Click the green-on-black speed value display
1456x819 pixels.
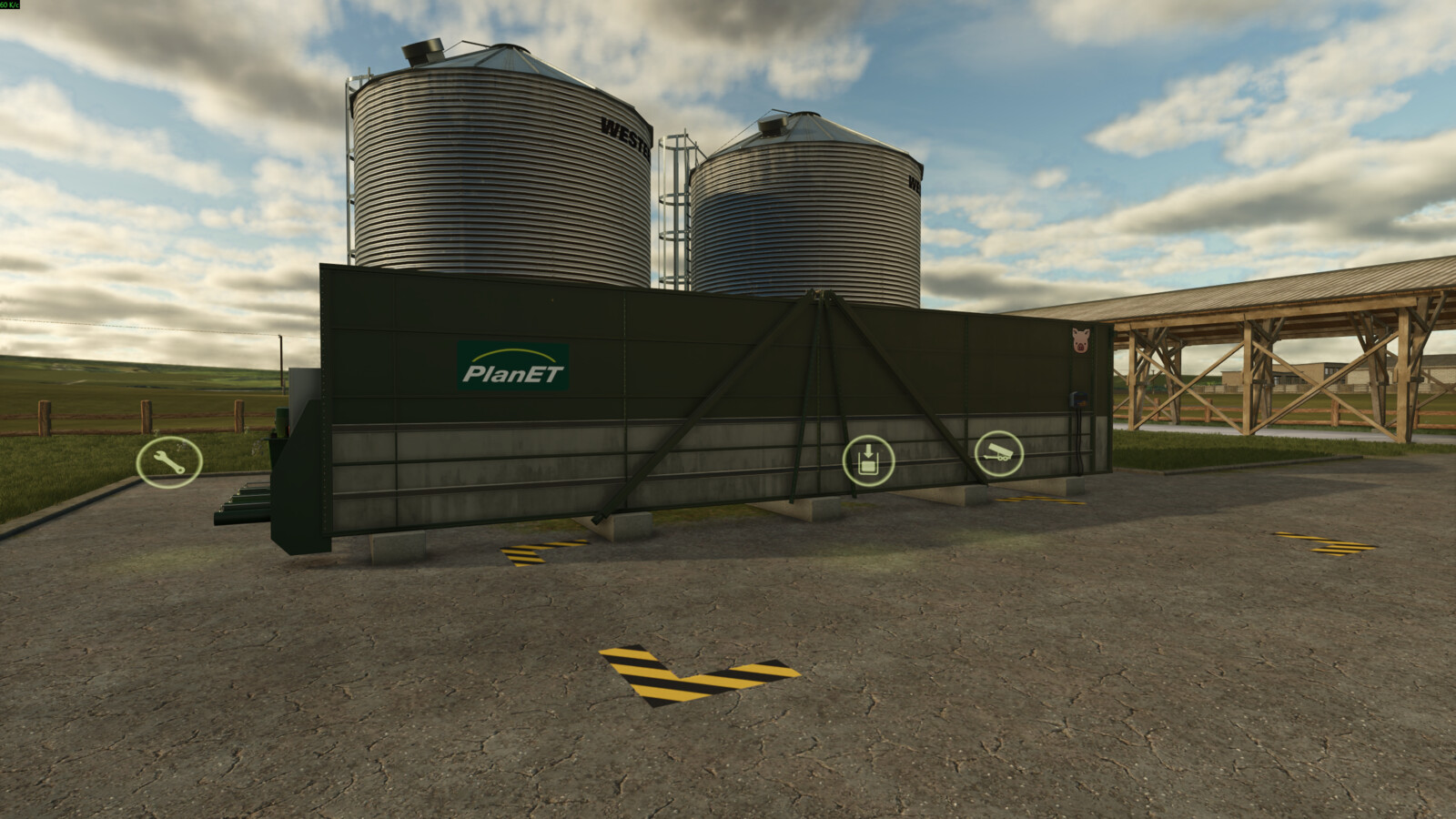coord(14,7)
